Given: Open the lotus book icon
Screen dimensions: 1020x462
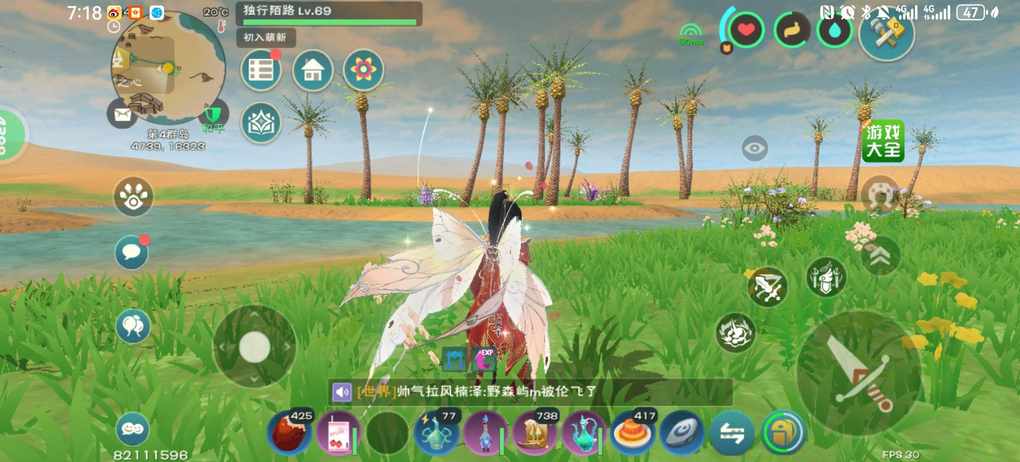Looking at the screenshot, I should (x=262, y=123).
